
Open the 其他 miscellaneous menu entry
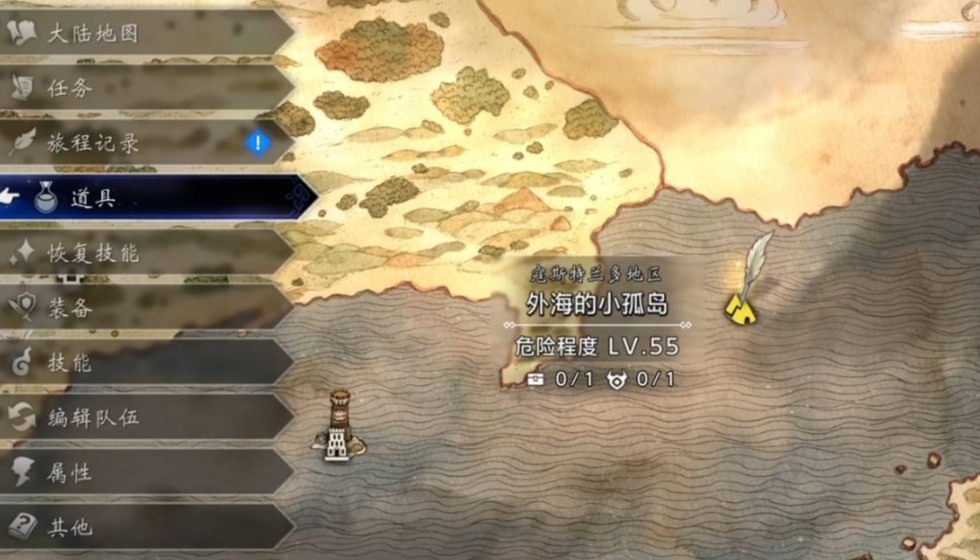(x=140, y=526)
